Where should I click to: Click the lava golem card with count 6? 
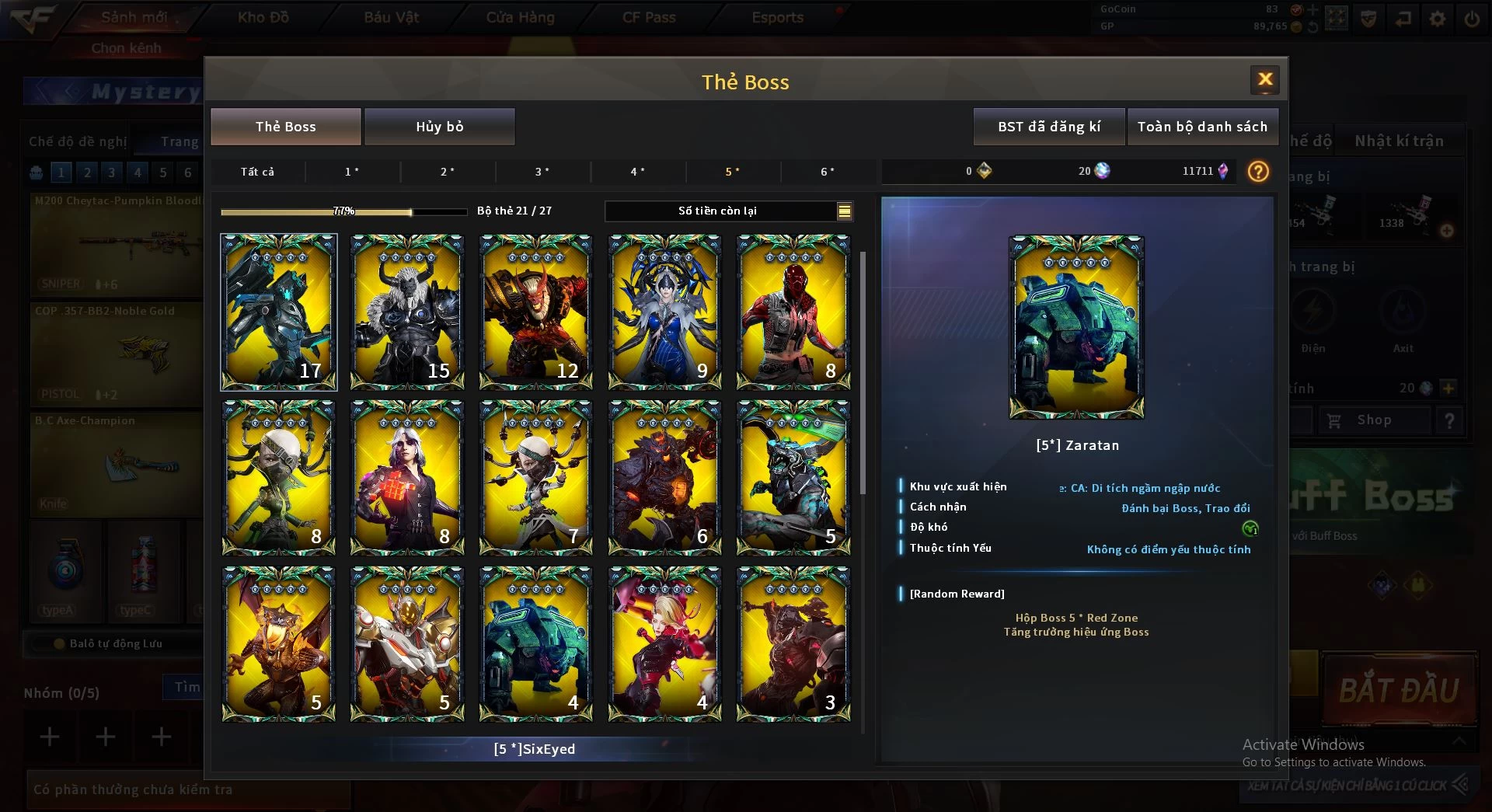click(x=664, y=477)
